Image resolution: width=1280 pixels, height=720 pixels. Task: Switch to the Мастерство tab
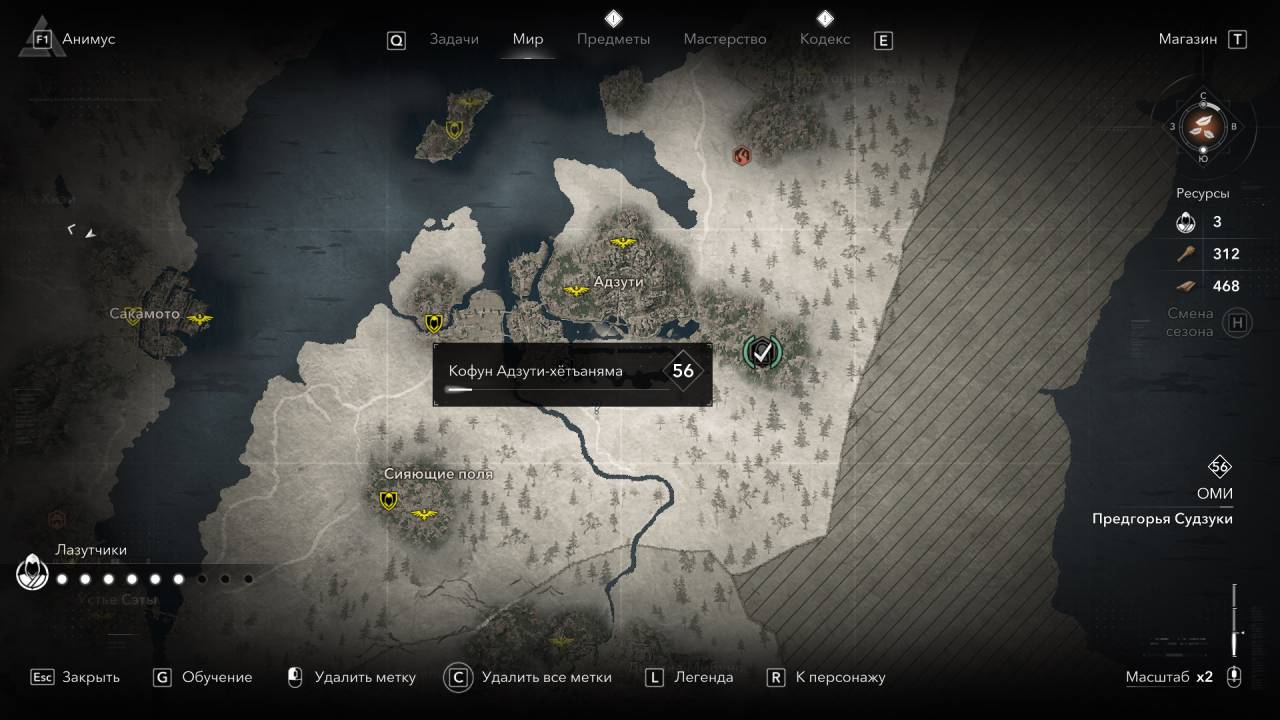pyautogui.click(x=724, y=39)
